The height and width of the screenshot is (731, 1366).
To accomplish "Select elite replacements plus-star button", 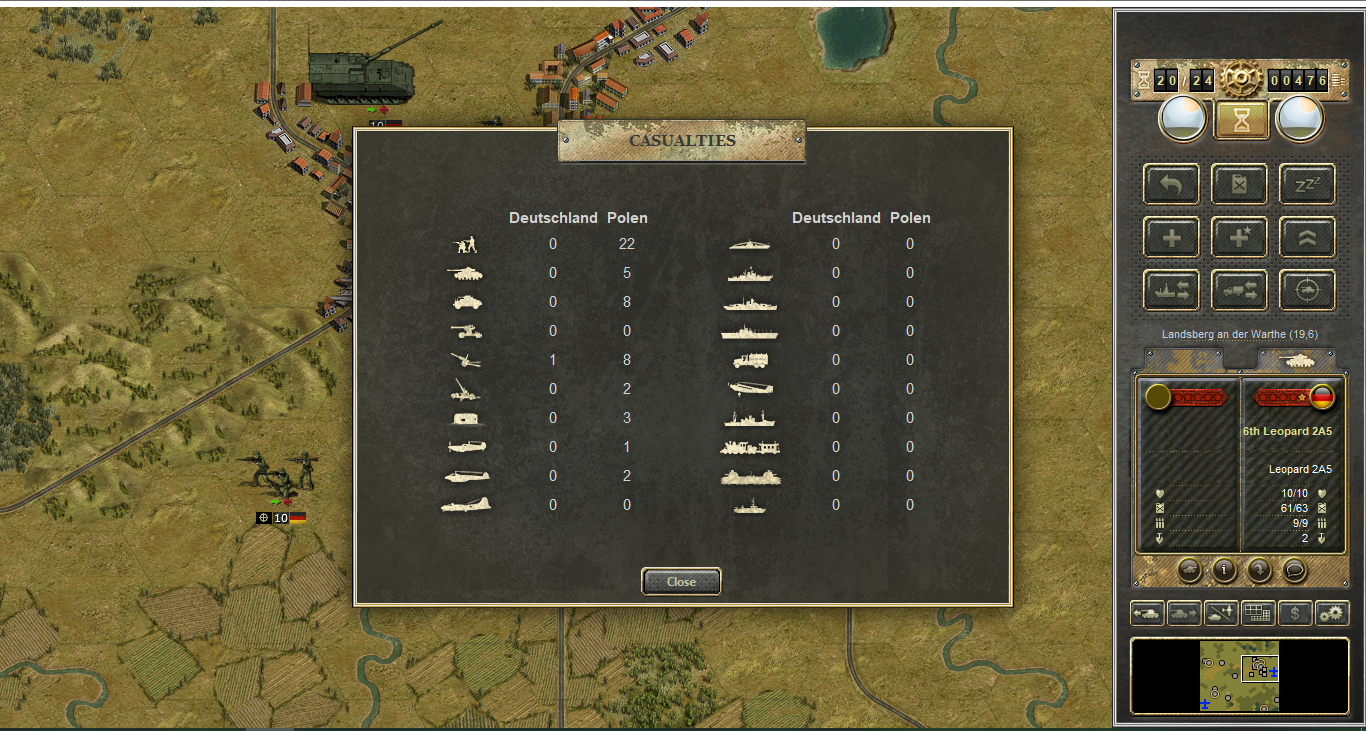I will (x=1240, y=237).
